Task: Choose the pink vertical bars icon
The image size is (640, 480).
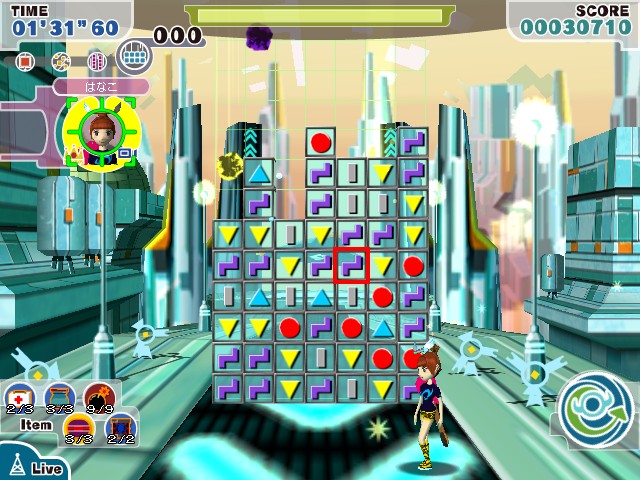Action: (x=96, y=62)
